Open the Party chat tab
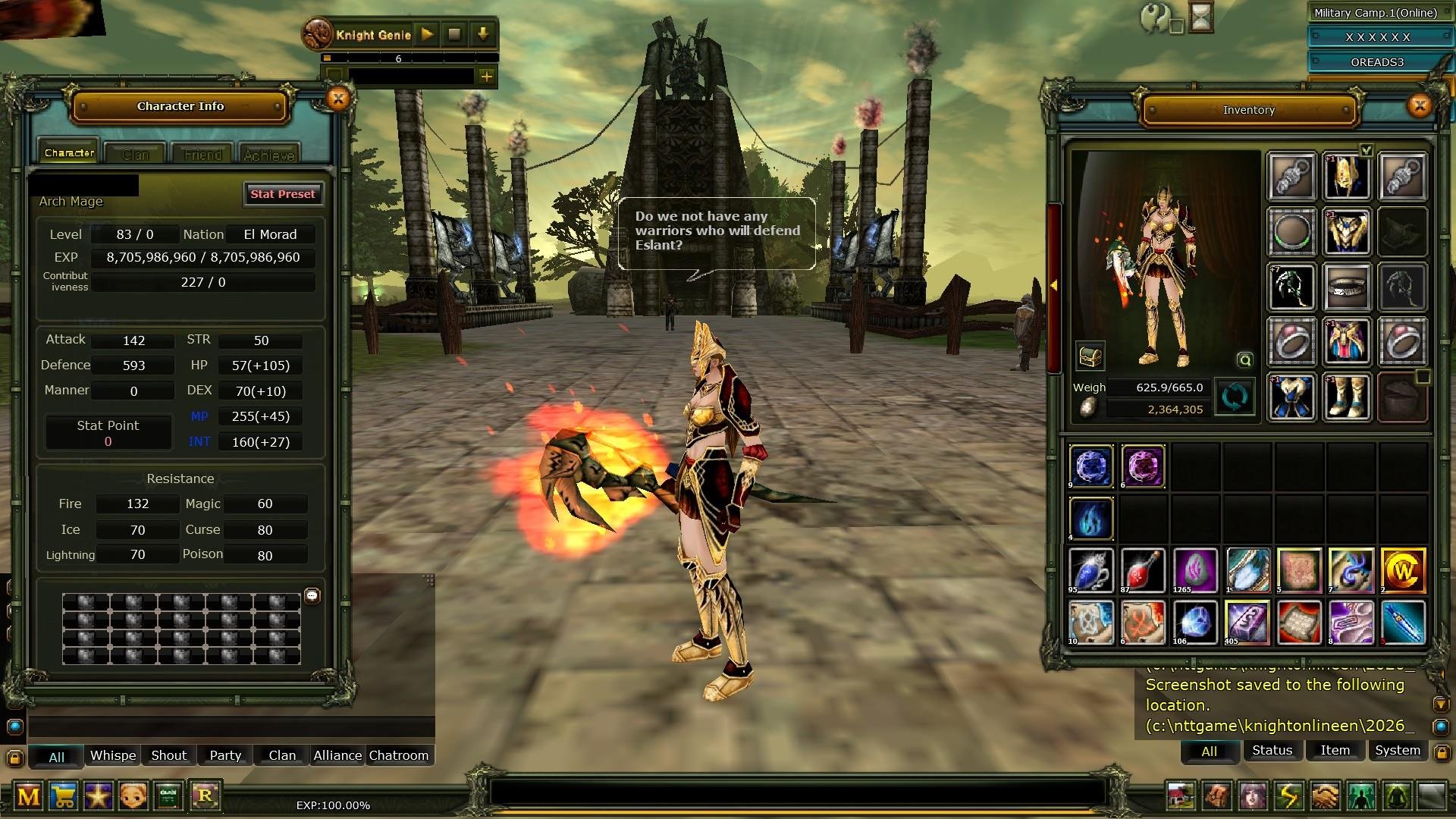 tap(224, 755)
